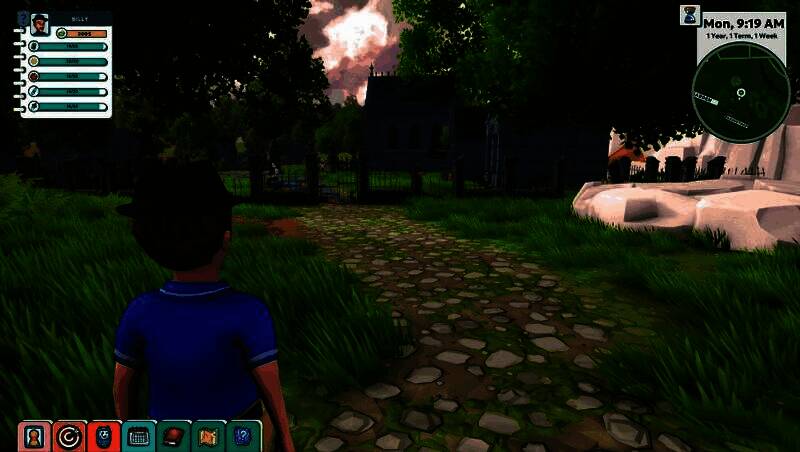Click Billy's portrait on the notepad
800x452 pixels.
pos(39,23)
